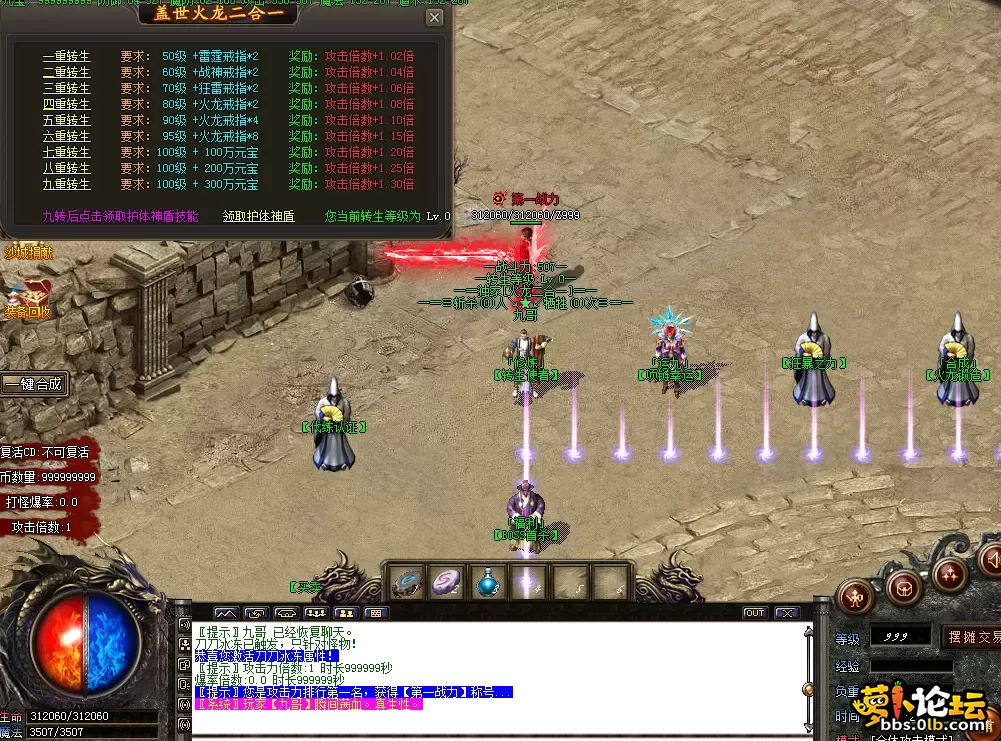
Task: Open the 沙城捐献 donation menu
Action: pos(27,253)
